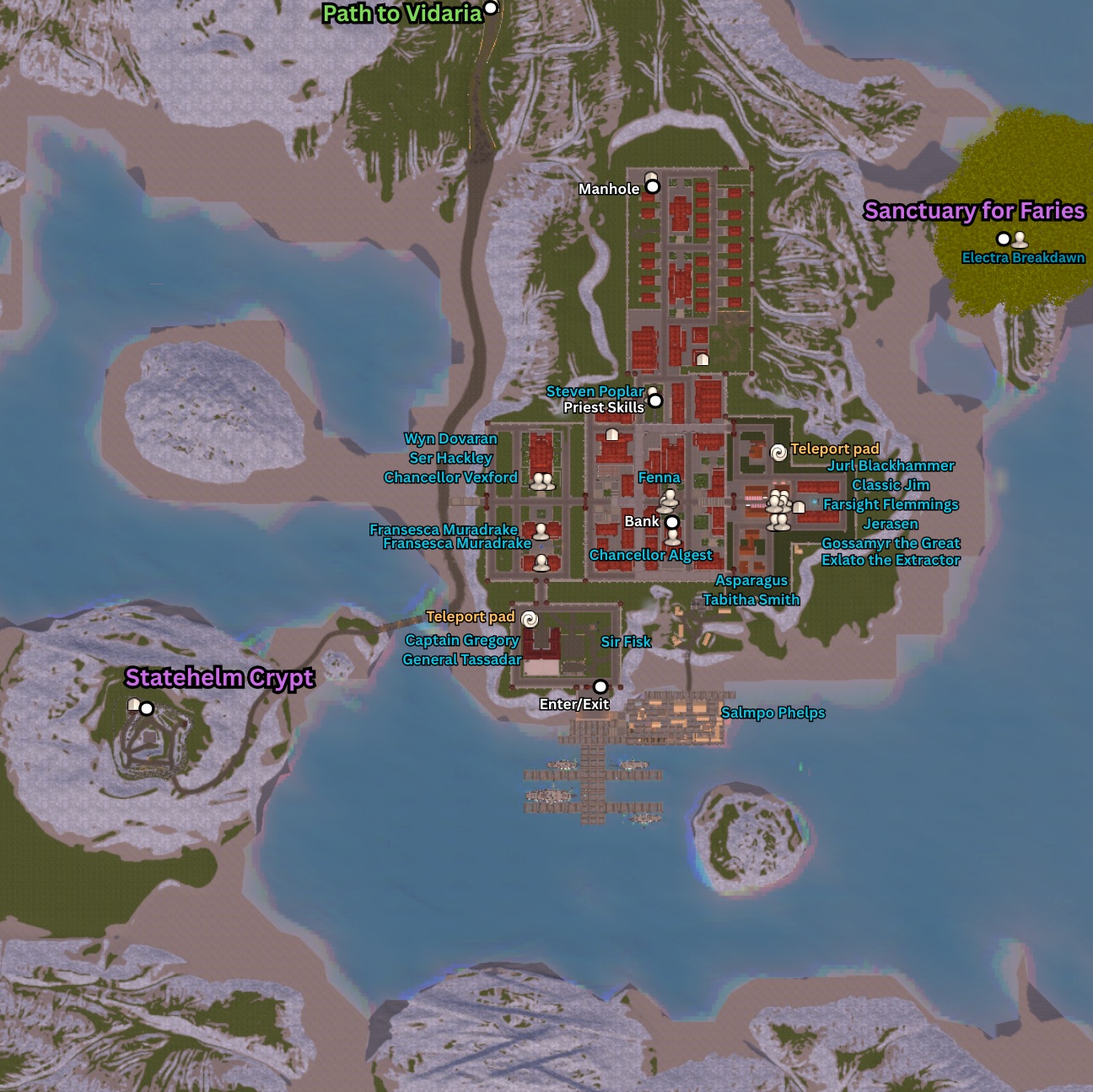Click the Priest Skills marker dot
This screenshot has width=1093, height=1092.
[x=655, y=401]
